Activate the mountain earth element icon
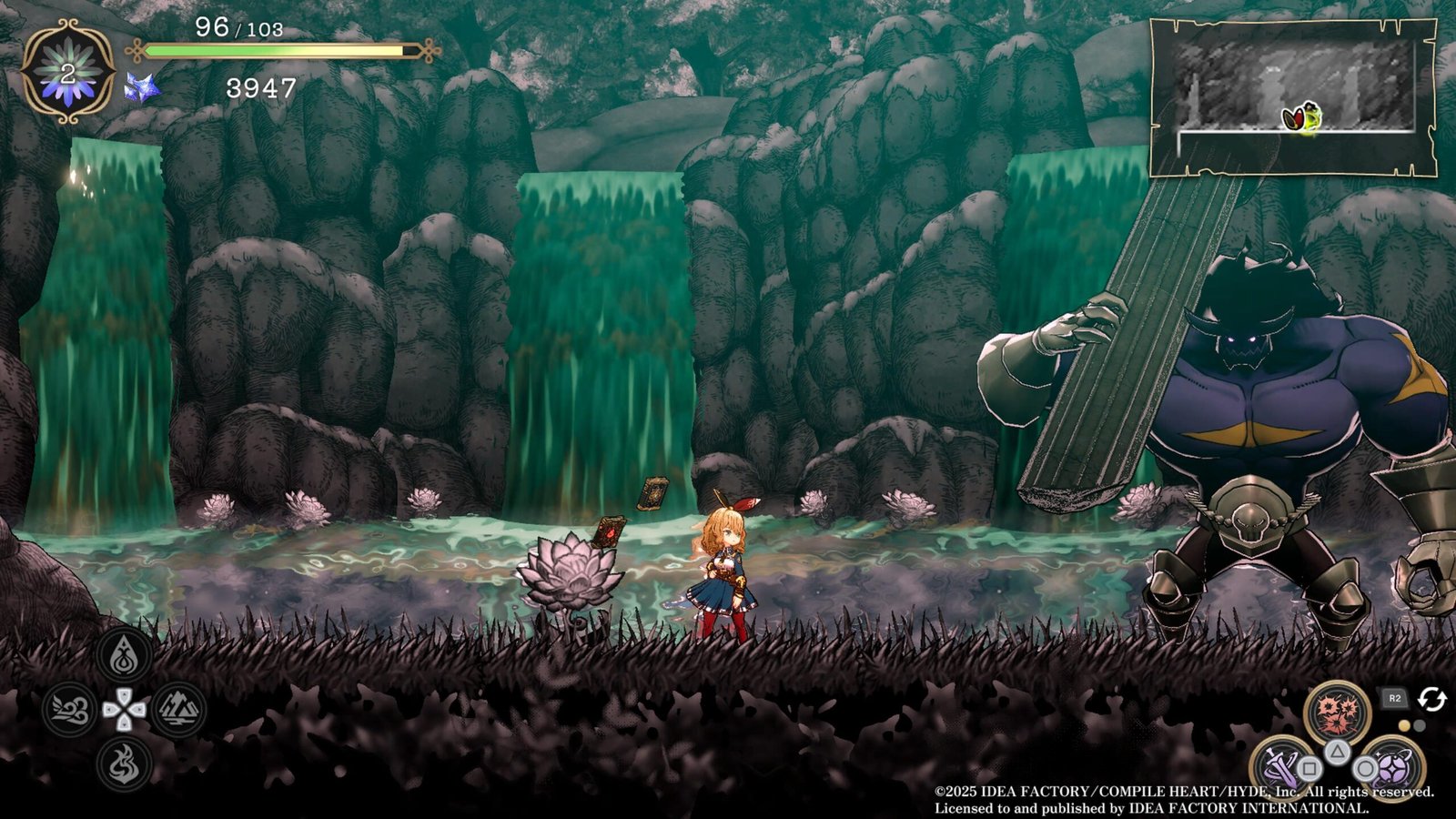This screenshot has width=1456, height=819. tap(178, 709)
